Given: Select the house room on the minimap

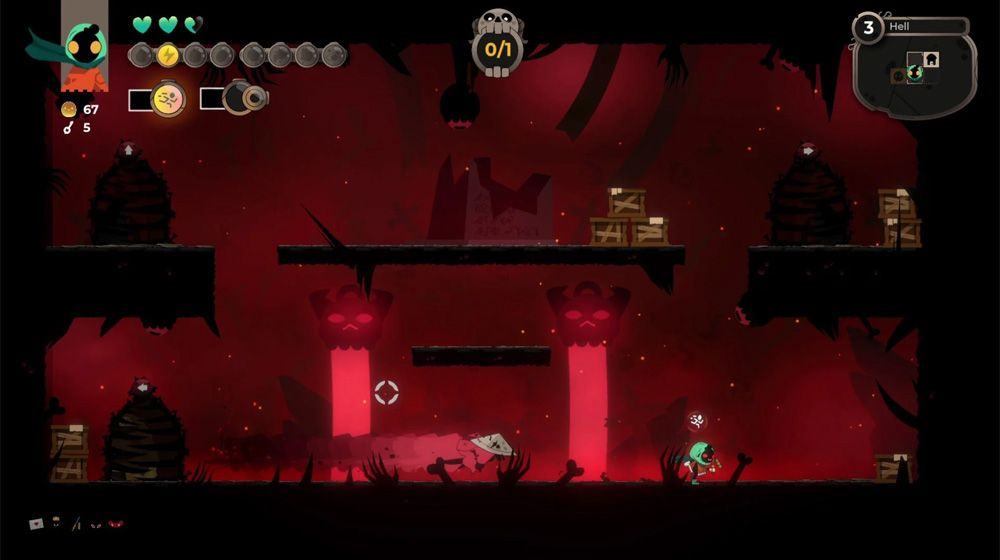Looking at the screenshot, I should tap(931, 59).
